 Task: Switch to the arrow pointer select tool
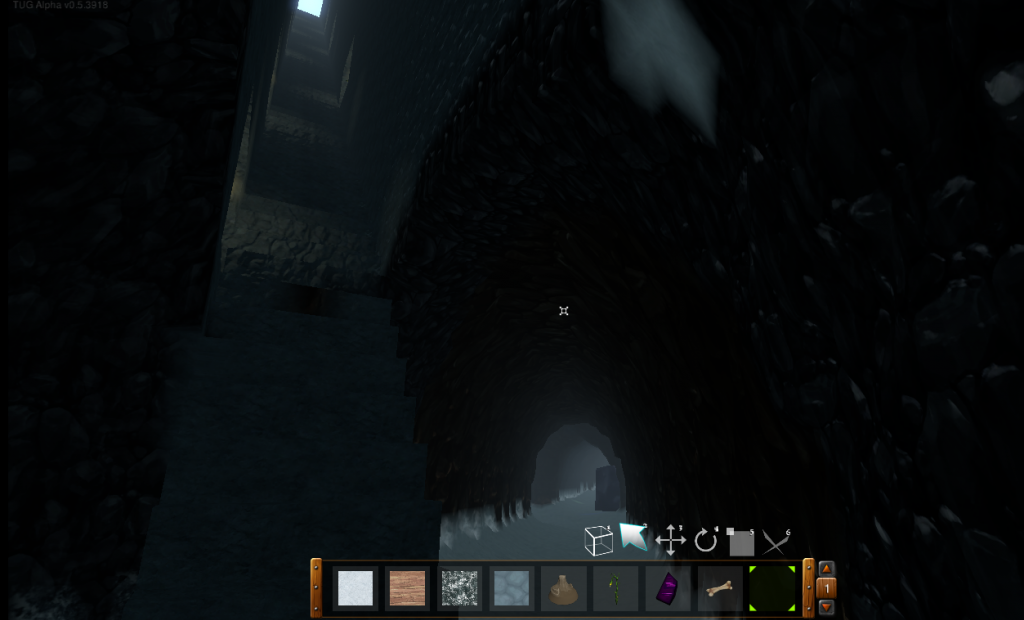[633, 538]
